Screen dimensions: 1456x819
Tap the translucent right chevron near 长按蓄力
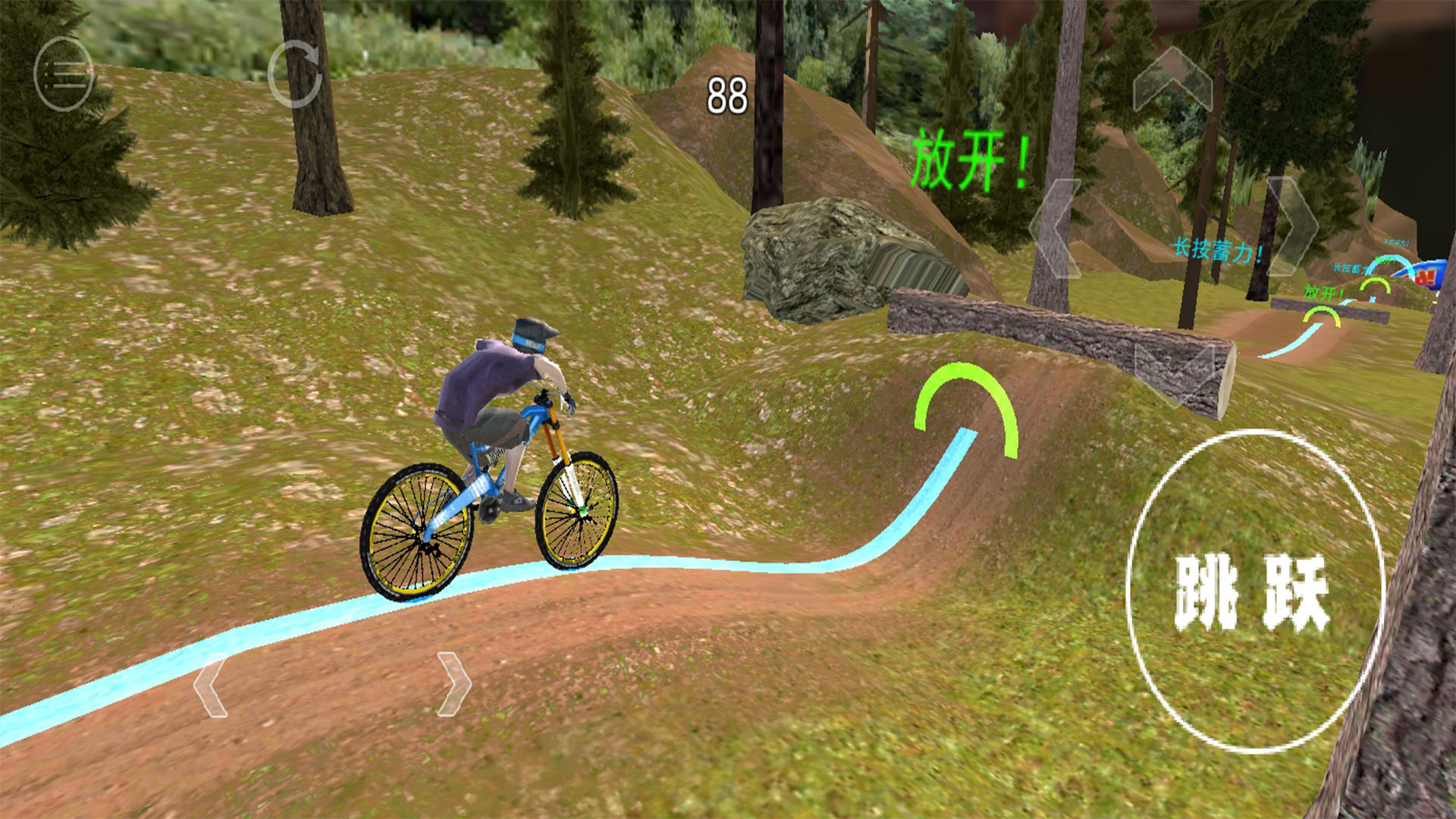pyautogui.click(x=1292, y=225)
